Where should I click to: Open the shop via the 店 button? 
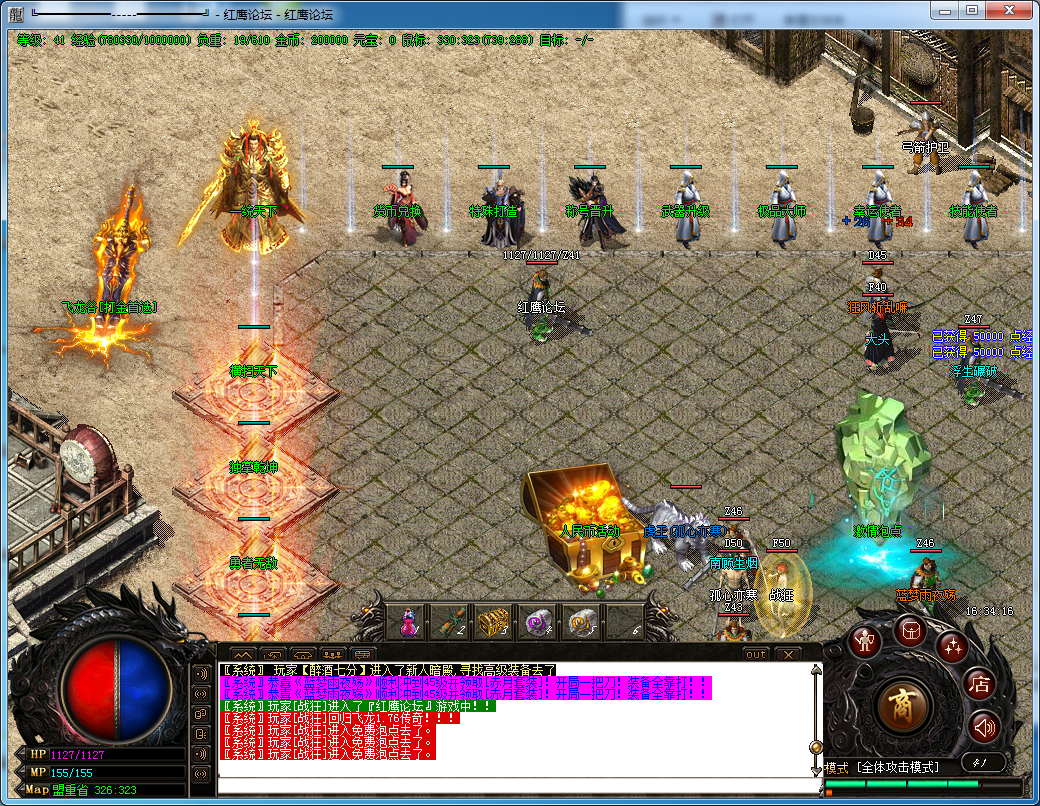click(980, 685)
